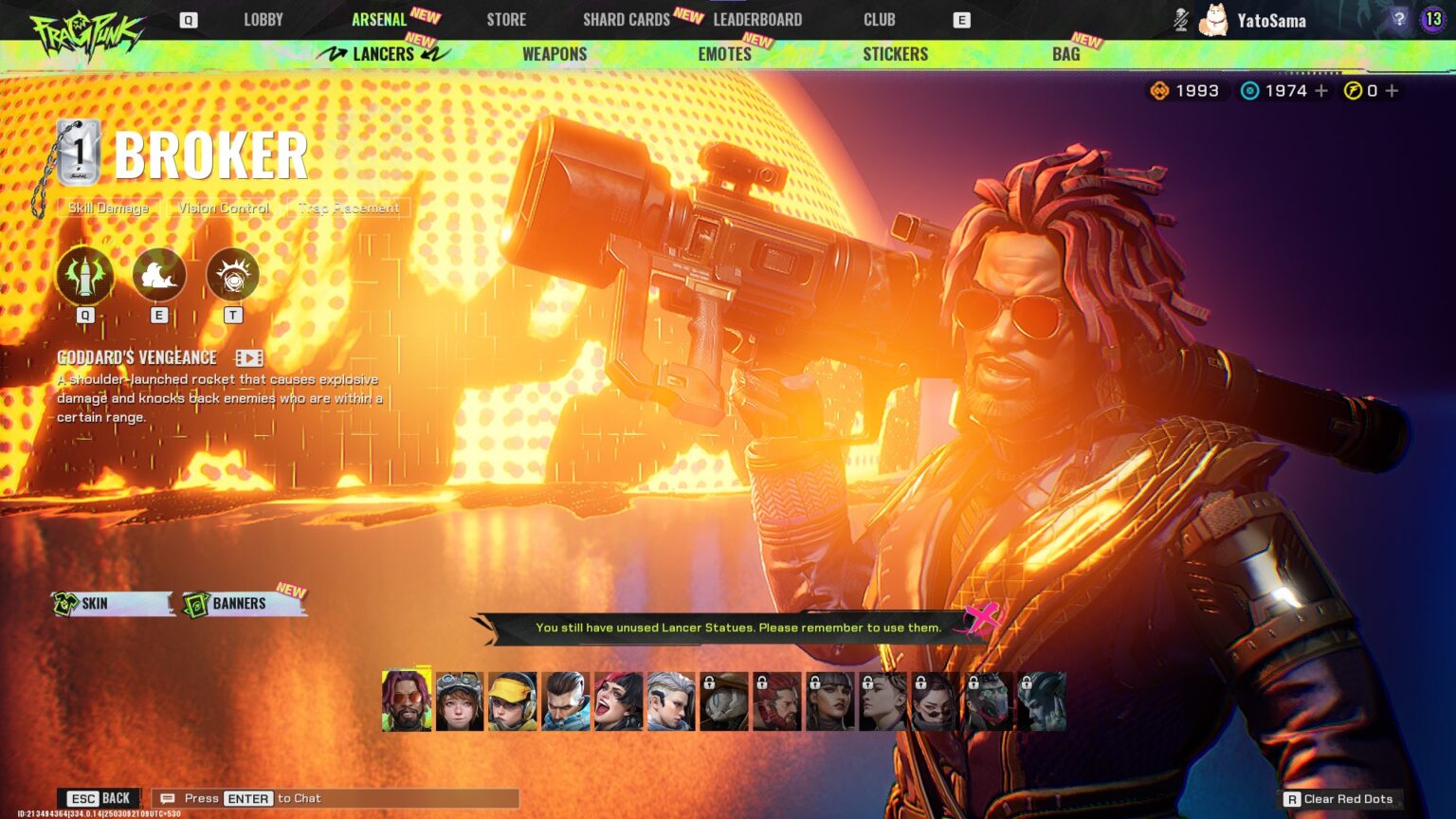Viewport: 1456px width, 819px height.
Task: View Broker's E ability icon
Action: pos(158,275)
